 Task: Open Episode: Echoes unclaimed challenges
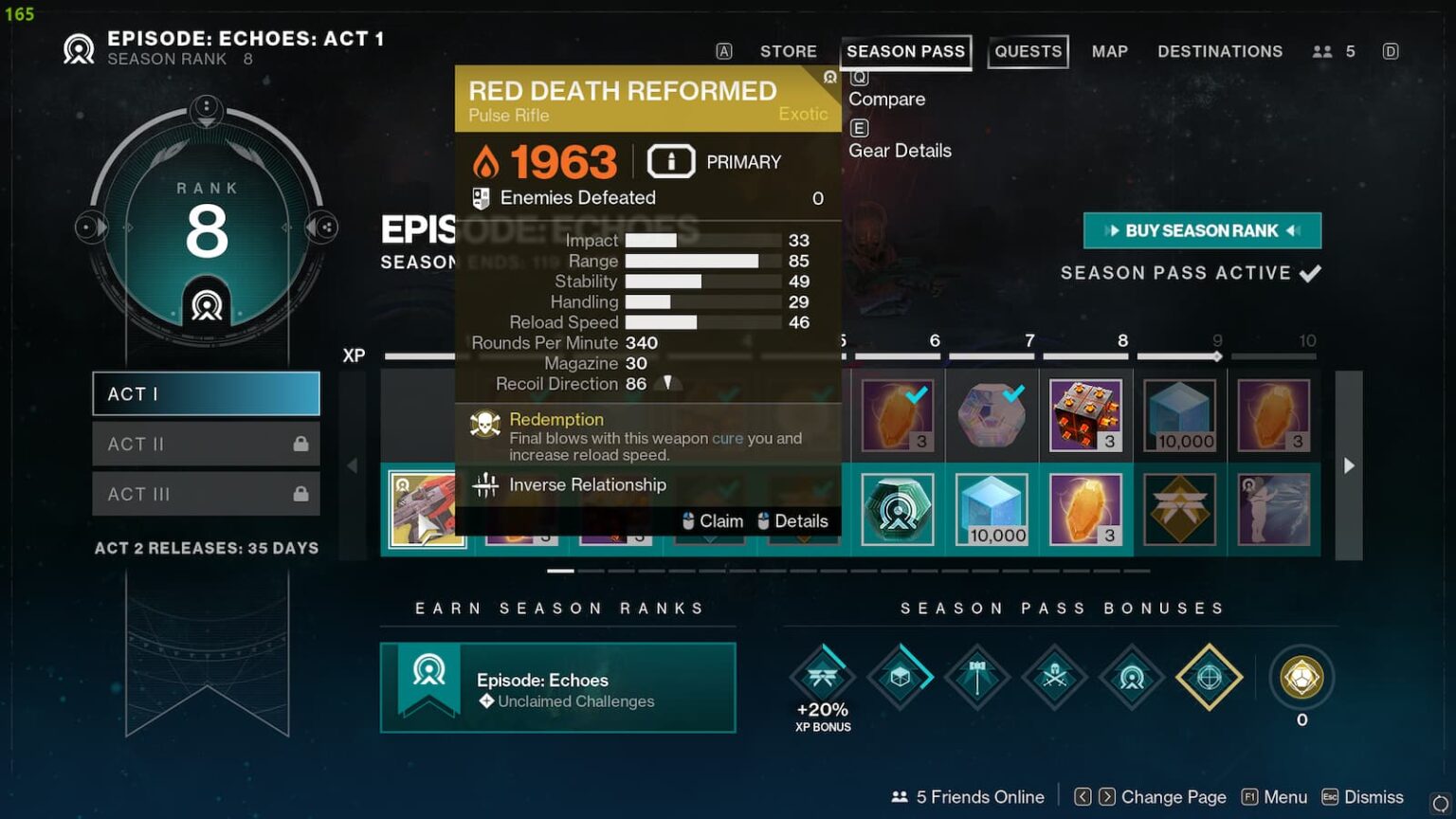[x=557, y=688]
